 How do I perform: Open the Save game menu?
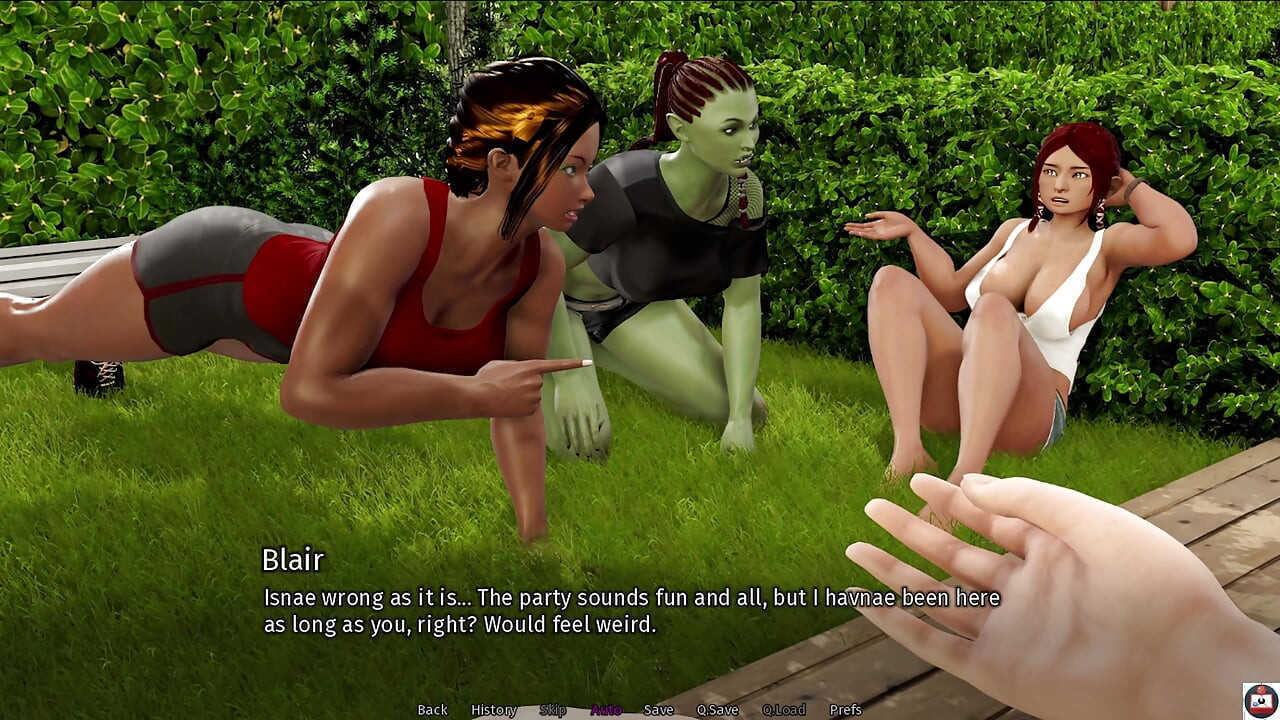(658, 710)
